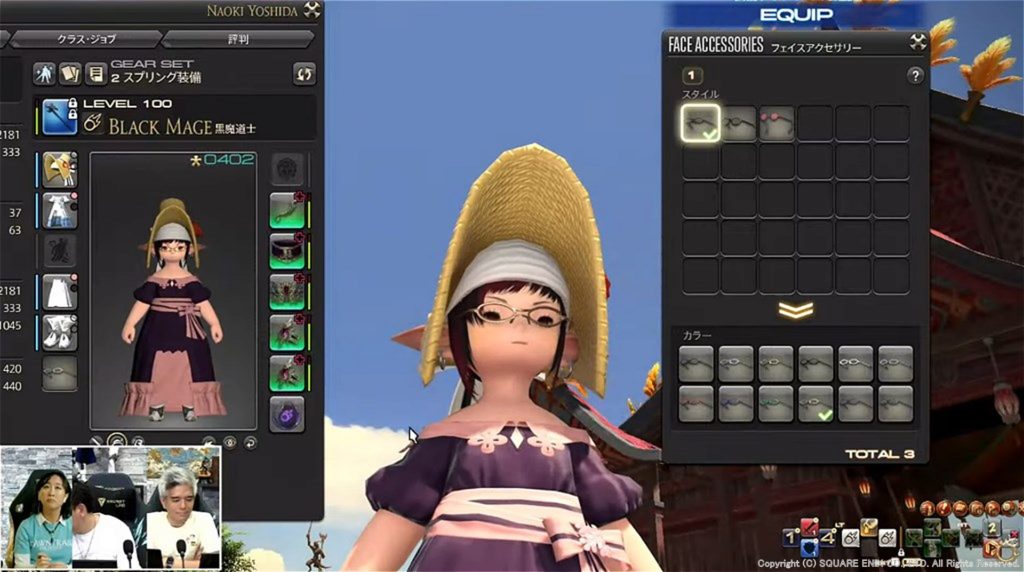The image size is (1024, 572).
Task: Select the glasses face accessory slot
Action: [x=60, y=373]
